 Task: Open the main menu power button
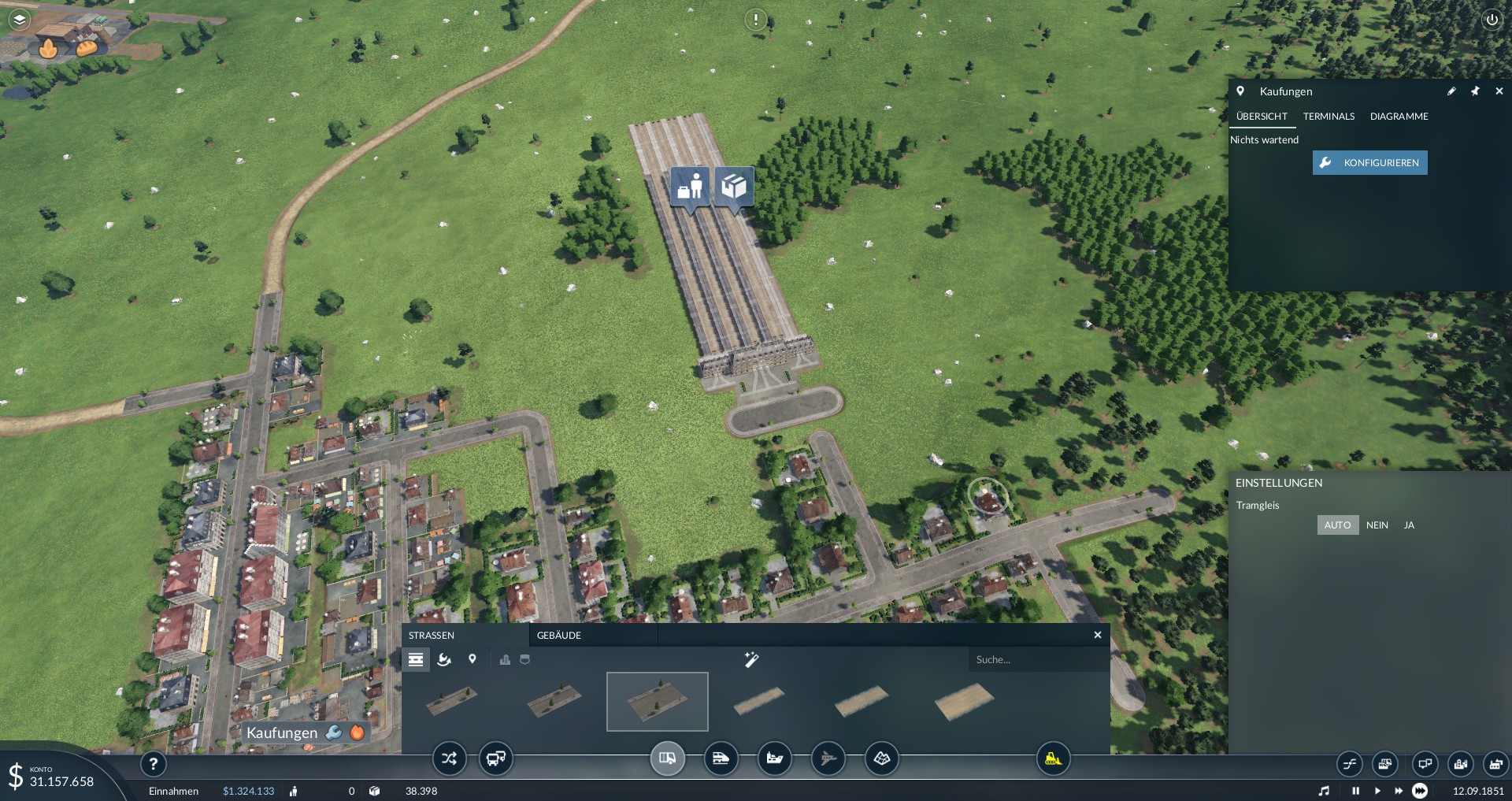coord(1492,20)
